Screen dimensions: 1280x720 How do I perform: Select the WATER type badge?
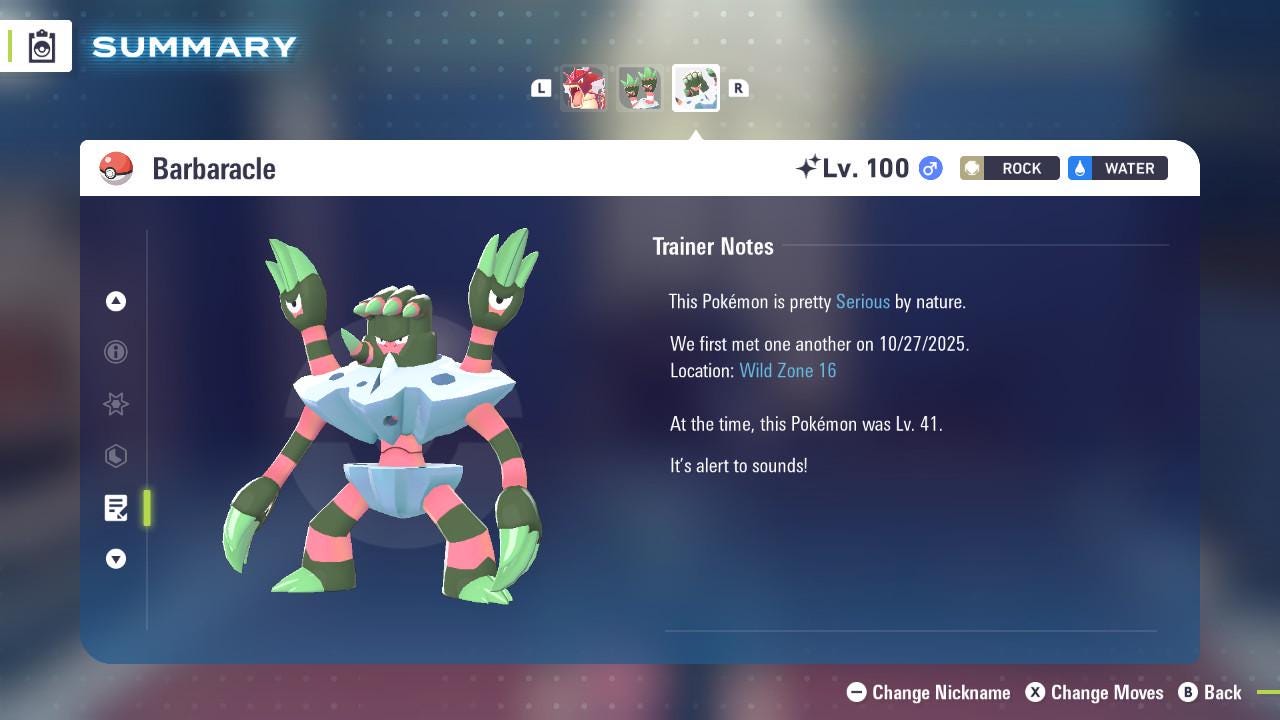1117,168
